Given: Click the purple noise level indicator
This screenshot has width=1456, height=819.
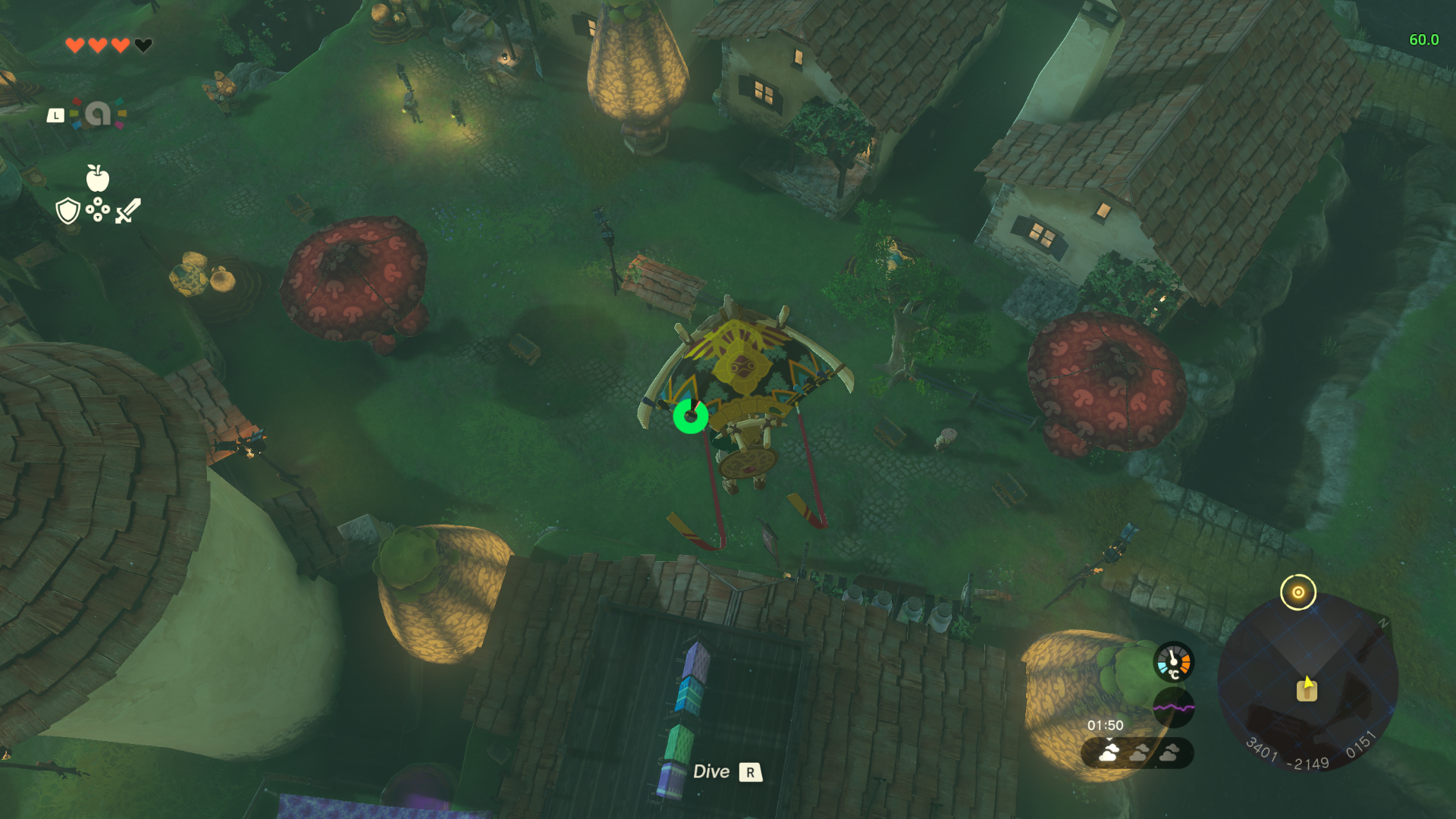Looking at the screenshot, I should click(x=1173, y=707).
